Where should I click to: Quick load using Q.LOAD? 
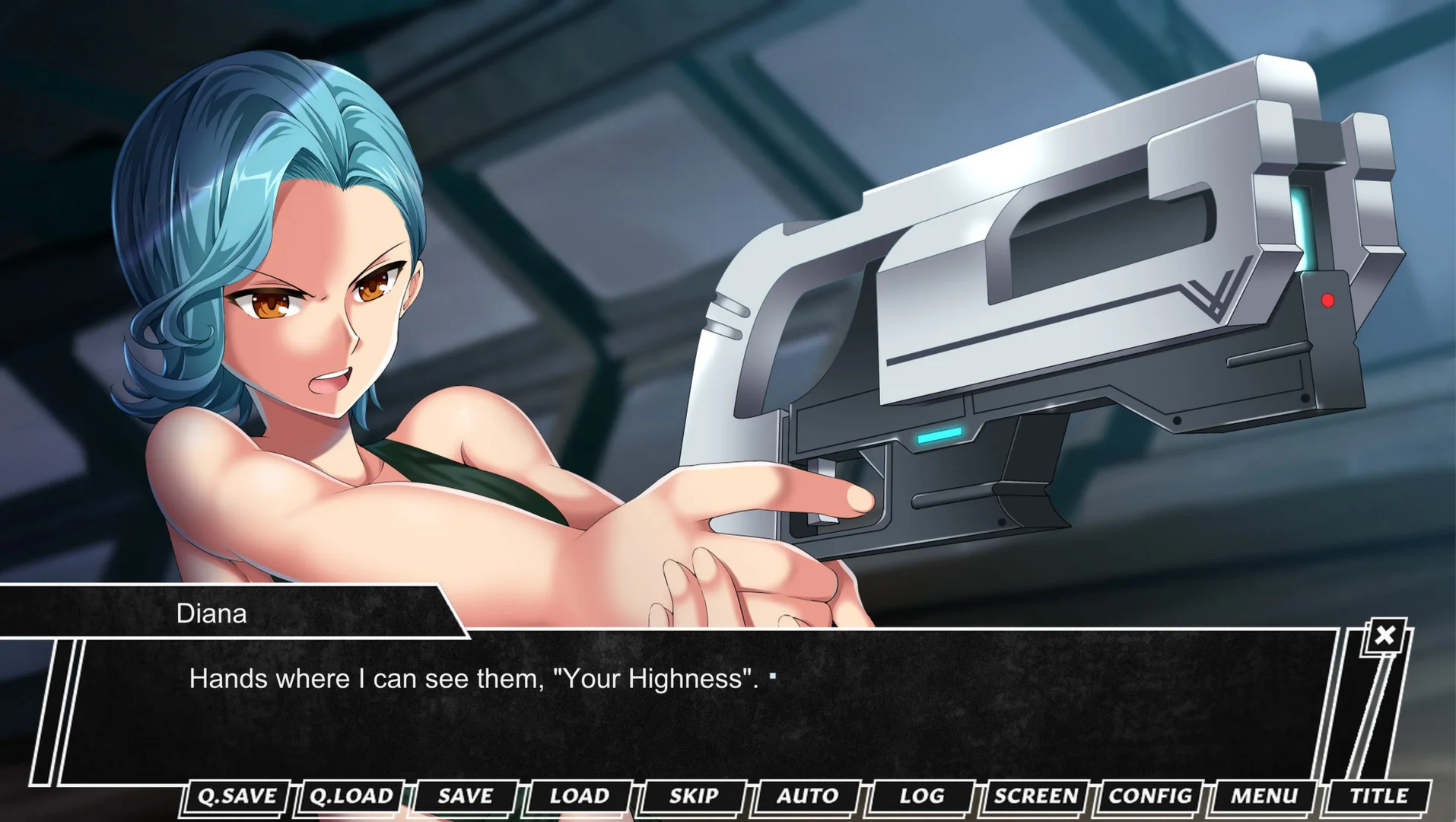coord(351,796)
